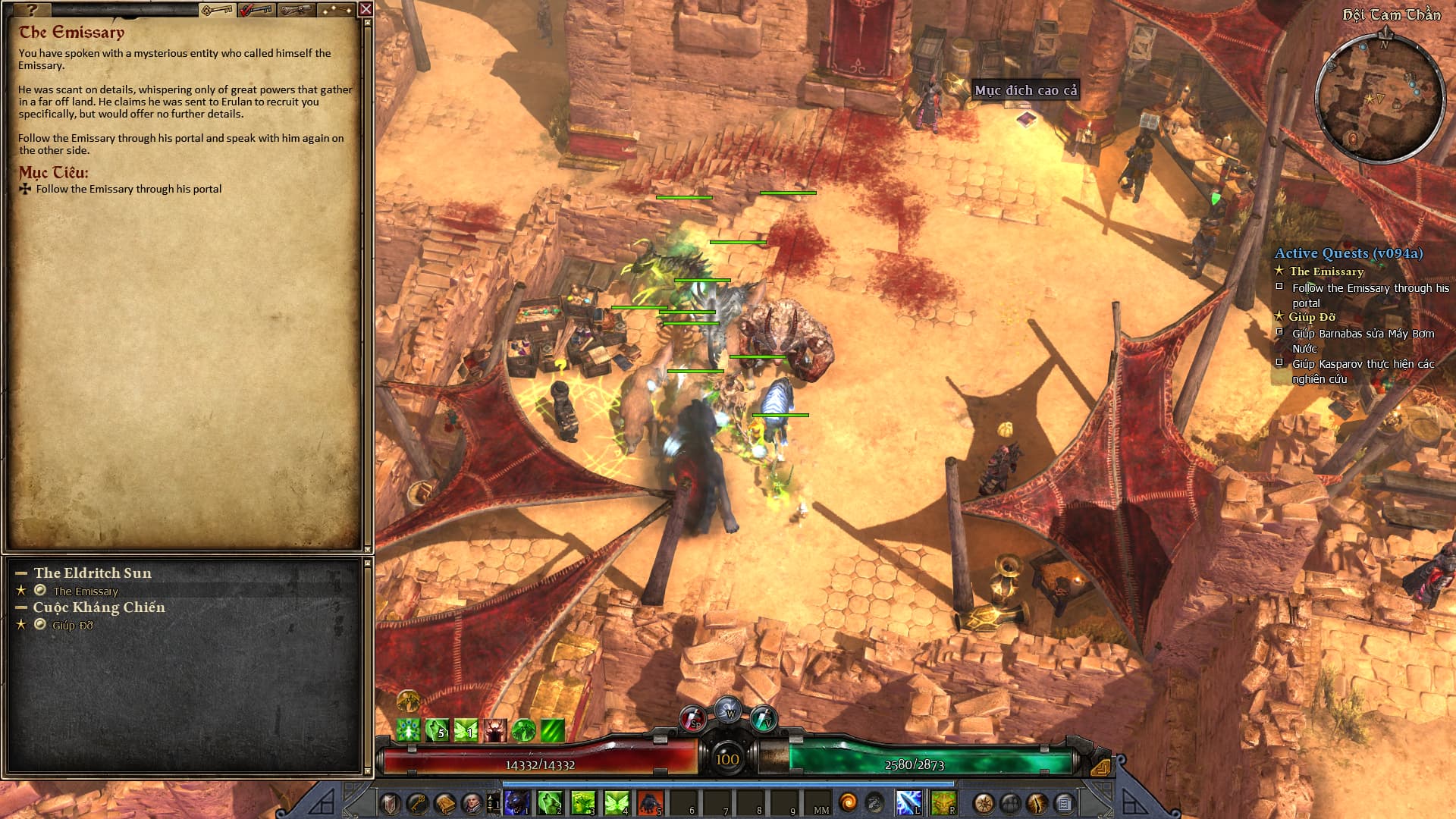The image size is (1456, 819).
Task: Select the Giúp Đỡ quest entry
Action: click(73, 626)
